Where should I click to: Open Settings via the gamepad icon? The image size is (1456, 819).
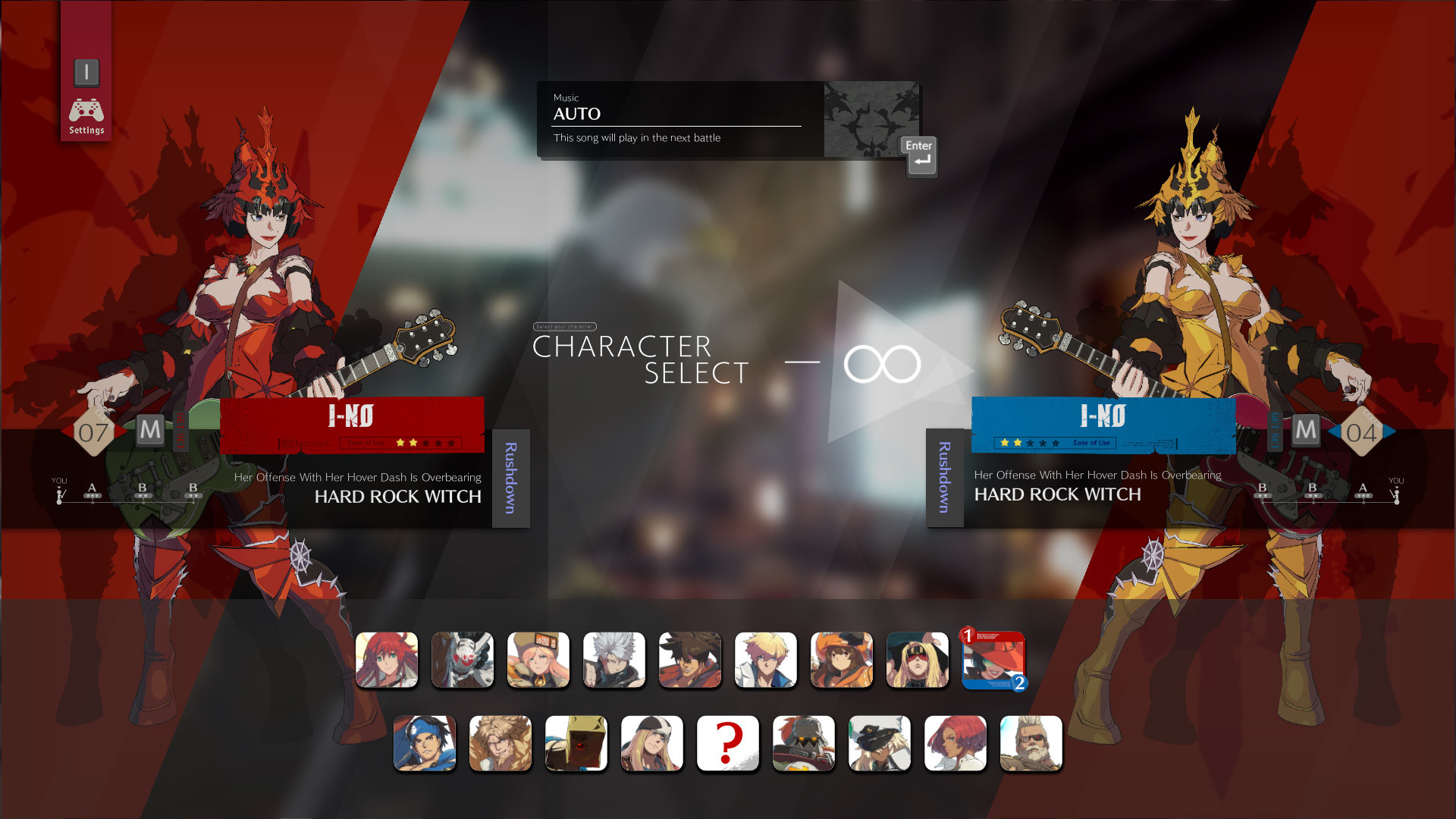pos(86,110)
